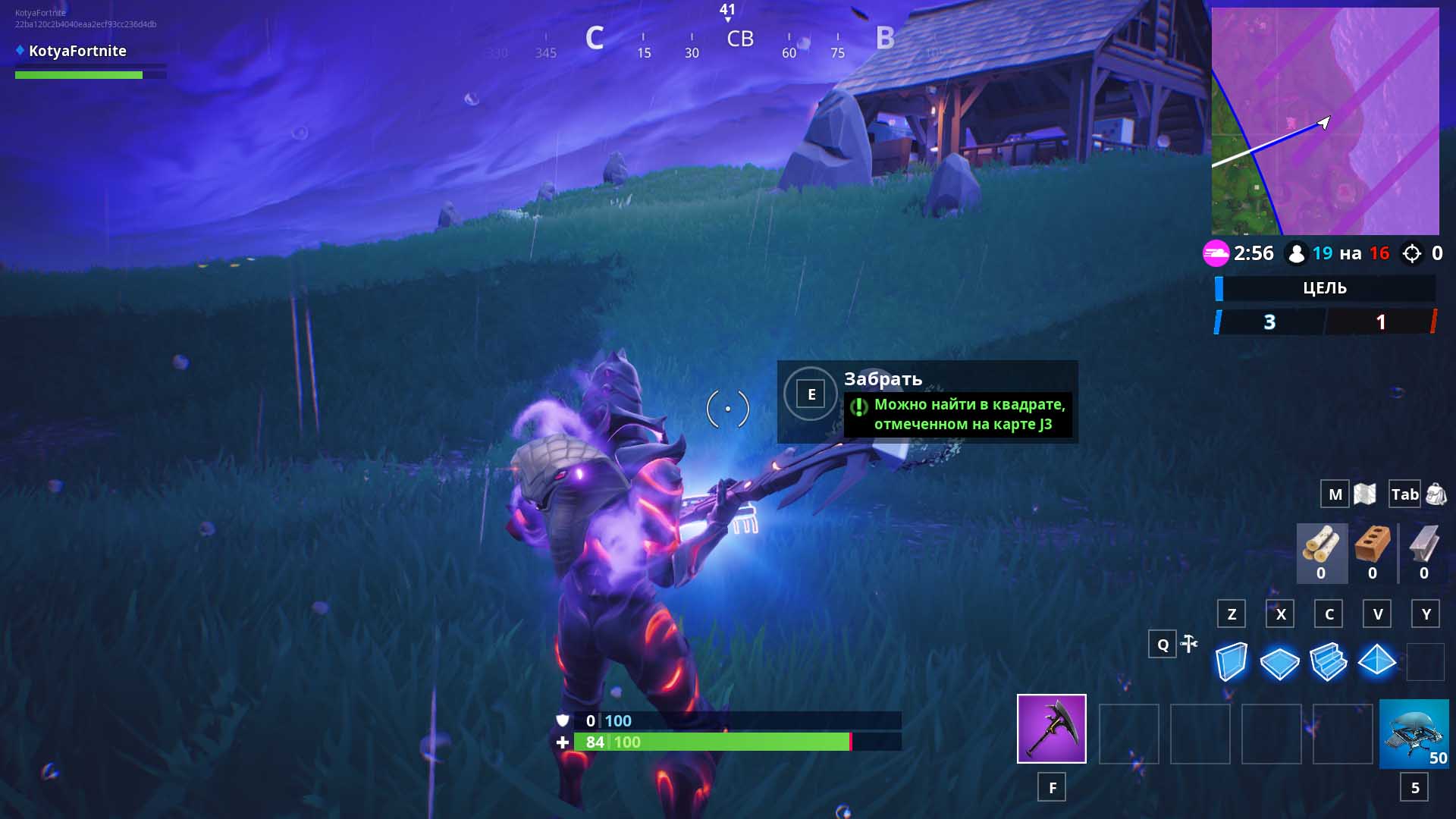This screenshot has height=819, width=1456.
Task: Open the minimap in the corner
Action: 1325,121
